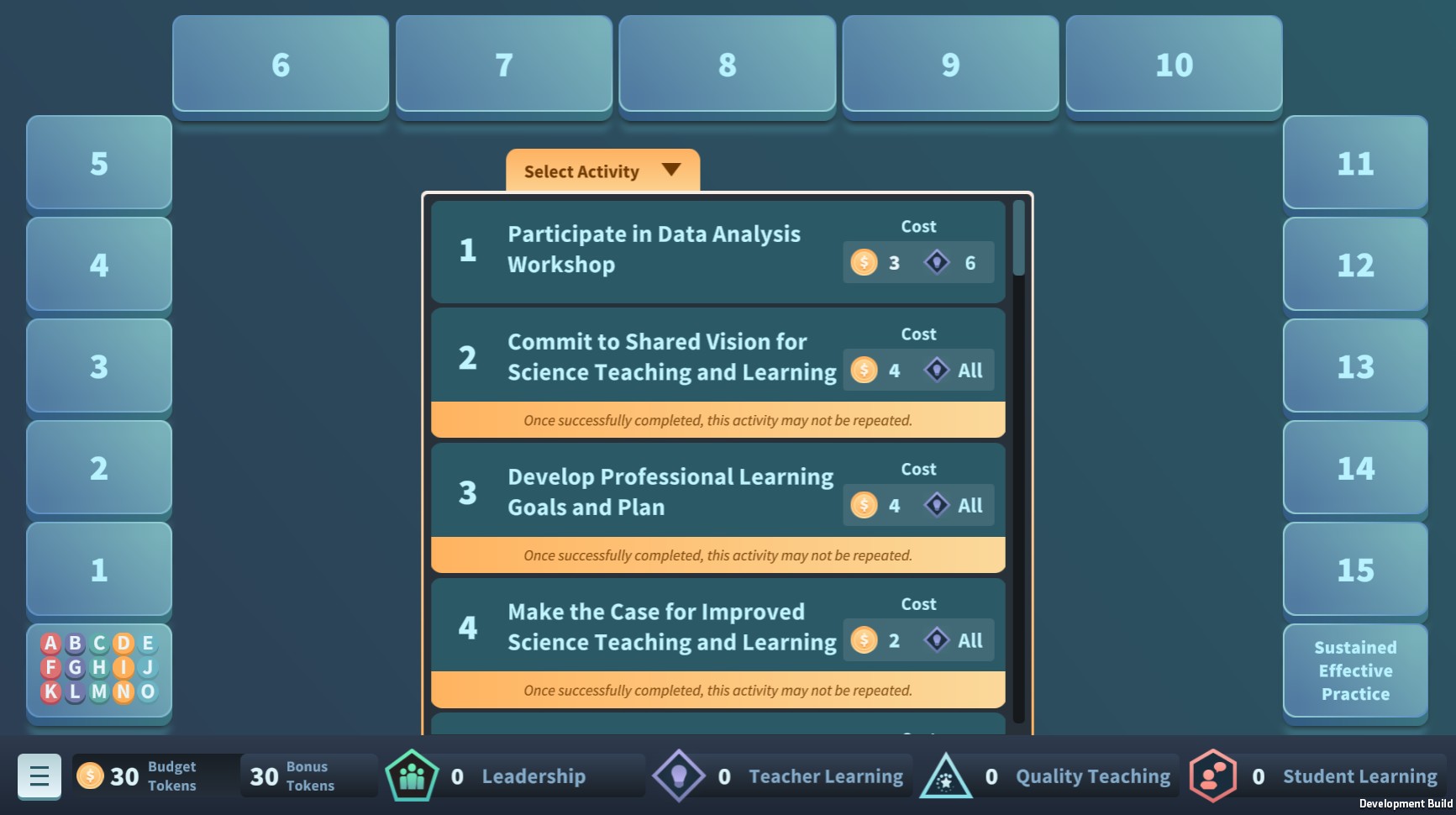Click the diamond icon next to activity 2's cost
The height and width of the screenshot is (815, 1456).
(x=937, y=370)
